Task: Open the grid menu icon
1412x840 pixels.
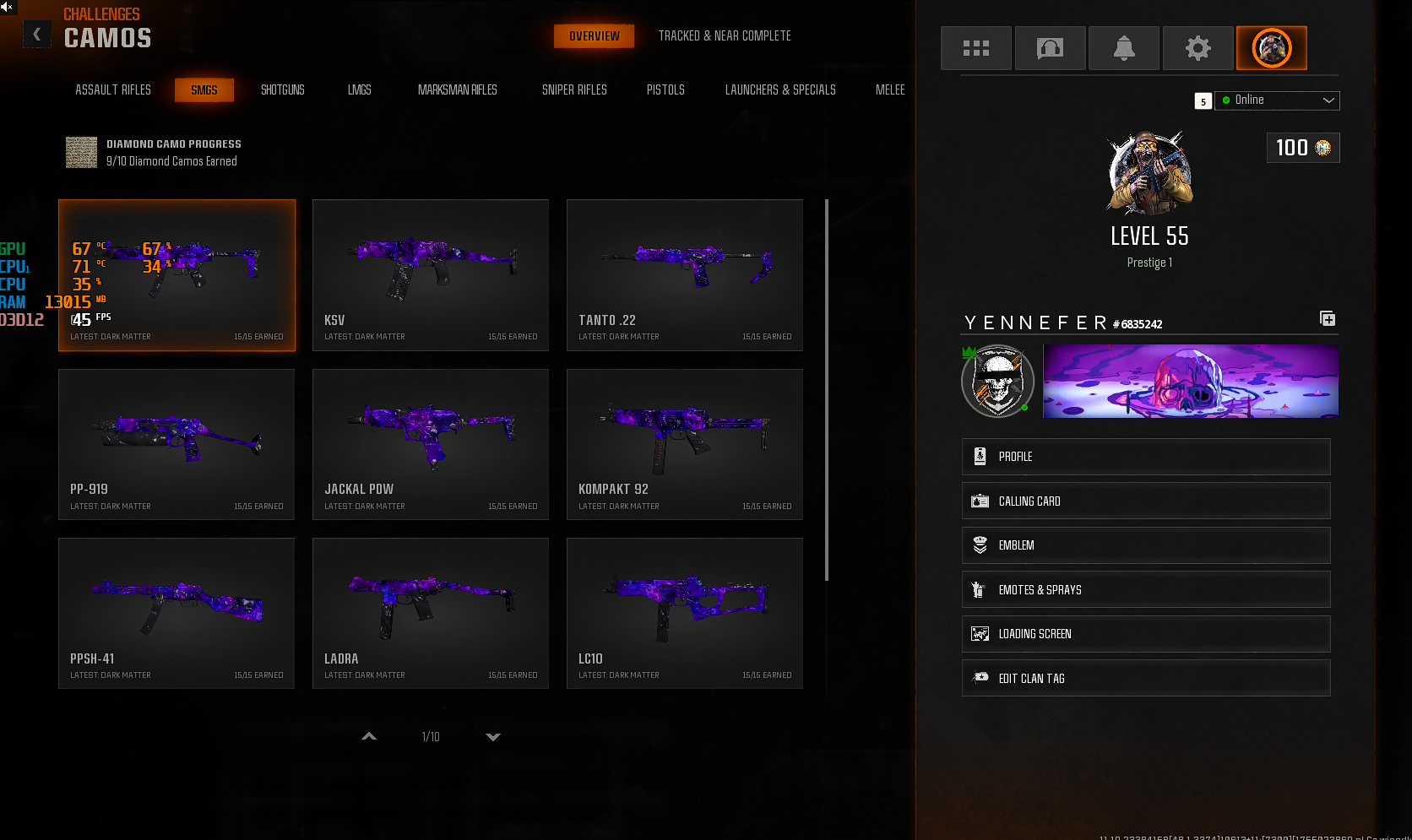Action: click(x=976, y=48)
